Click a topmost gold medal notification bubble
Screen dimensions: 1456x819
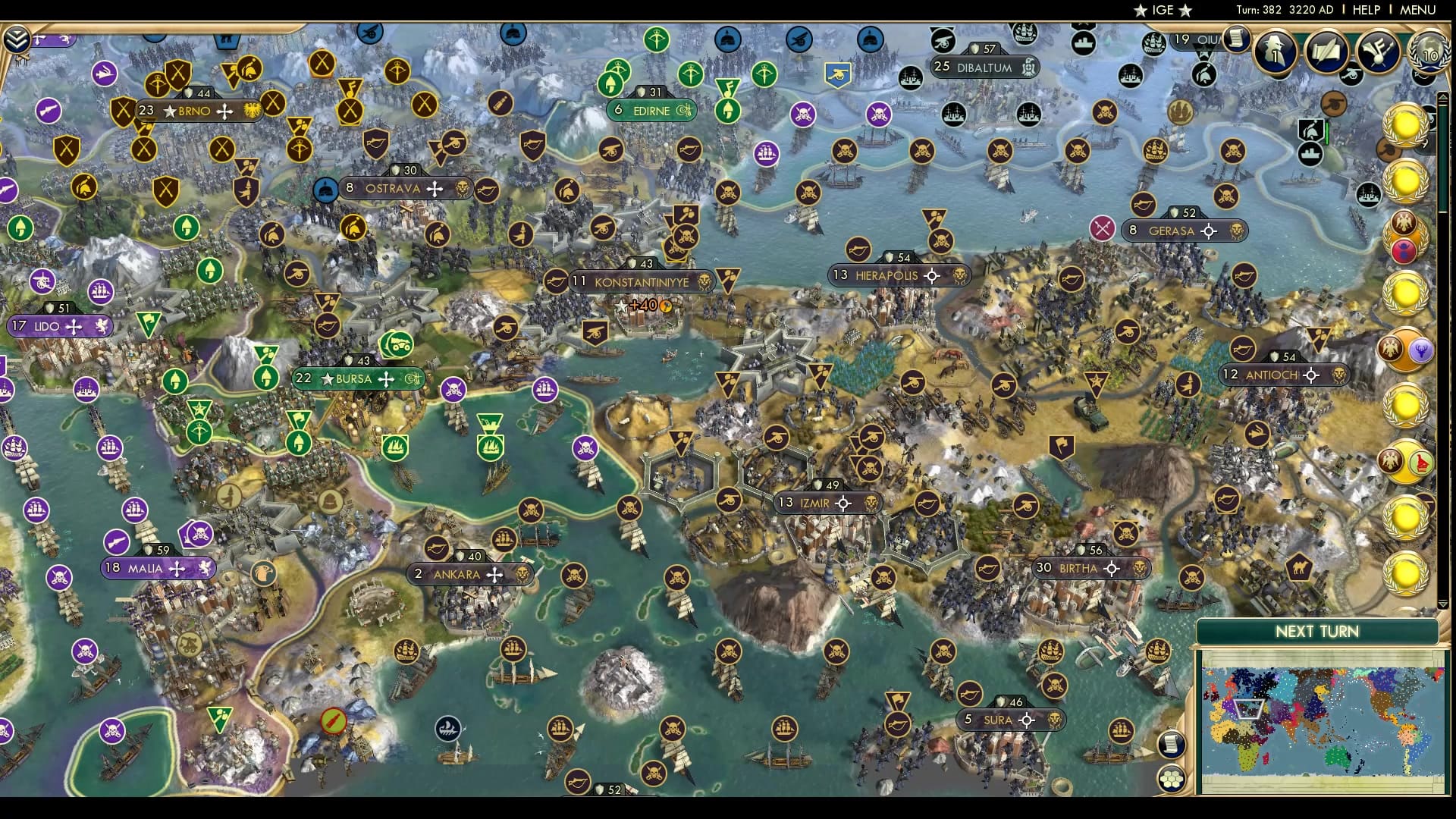click(x=1404, y=123)
